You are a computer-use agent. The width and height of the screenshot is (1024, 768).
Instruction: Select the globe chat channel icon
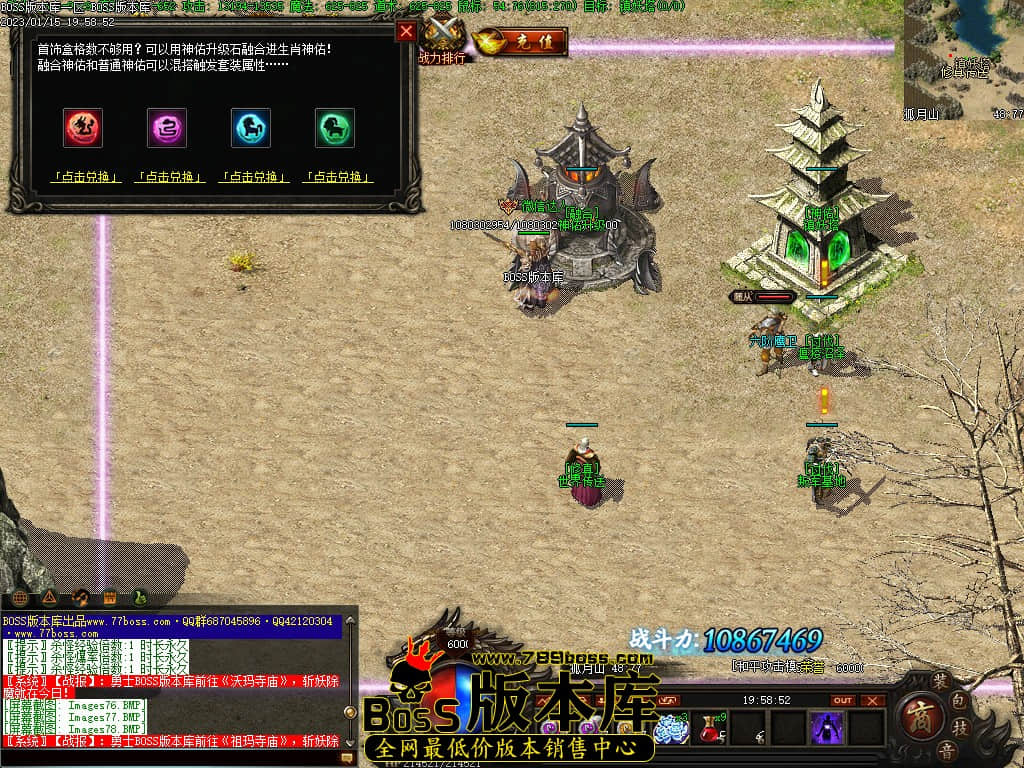(20, 598)
